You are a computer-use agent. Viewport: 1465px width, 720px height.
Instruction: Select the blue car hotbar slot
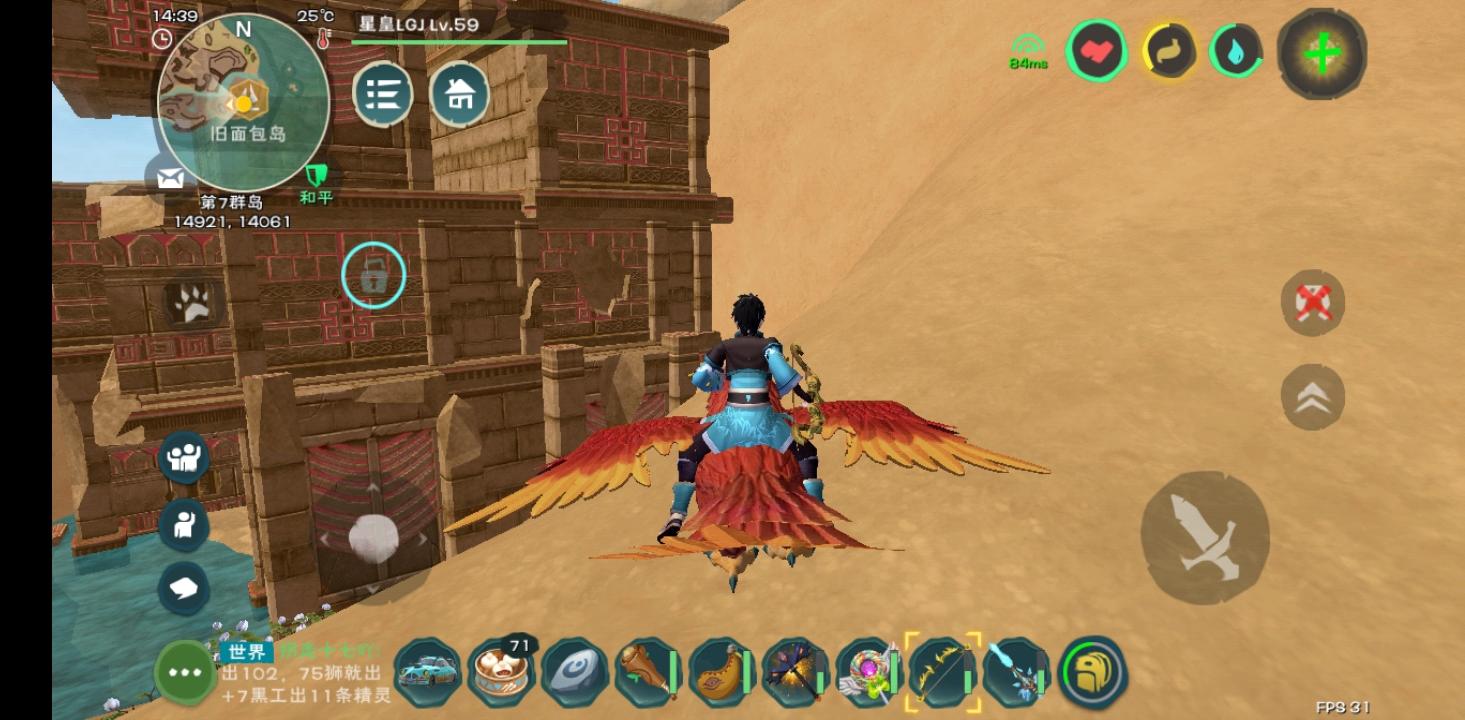tap(428, 672)
